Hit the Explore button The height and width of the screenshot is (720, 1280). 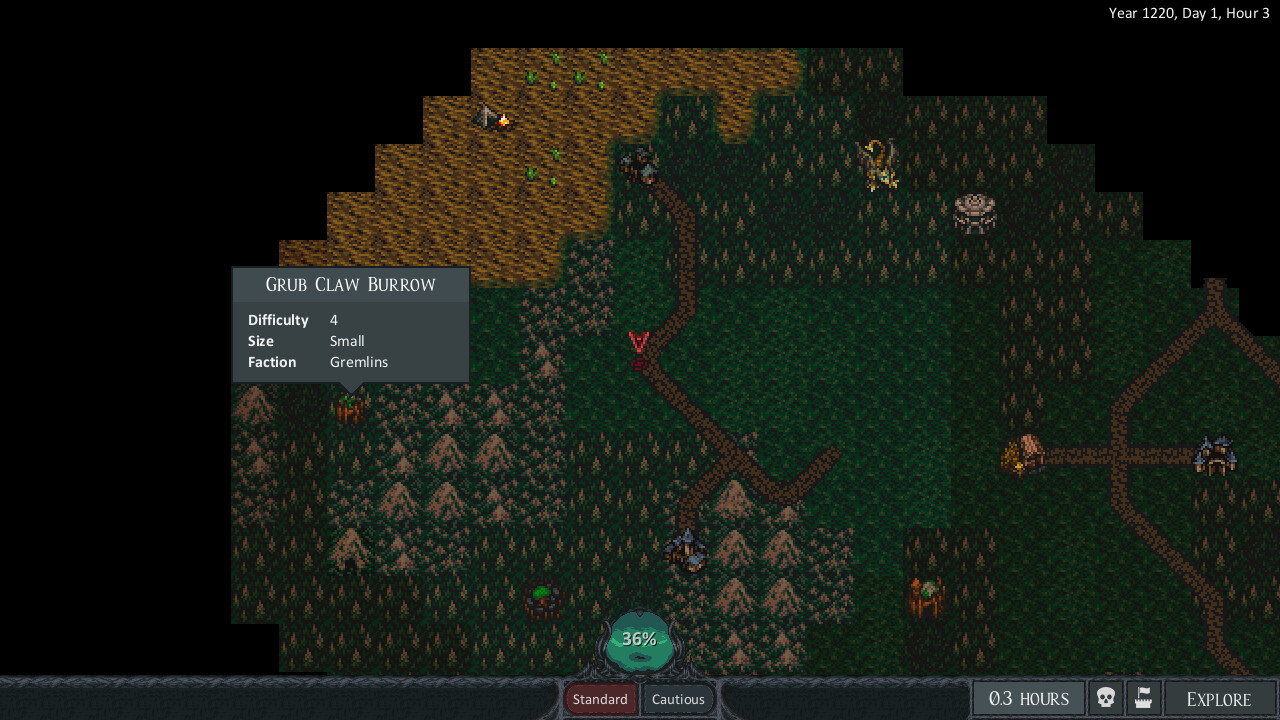click(x=1218, y=699)
